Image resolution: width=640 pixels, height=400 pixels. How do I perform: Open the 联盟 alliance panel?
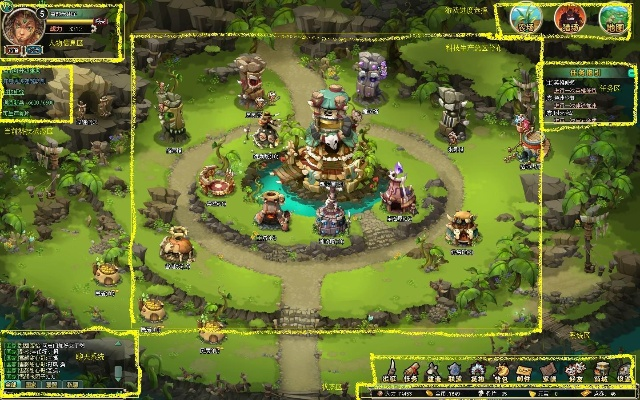[456, 371]
